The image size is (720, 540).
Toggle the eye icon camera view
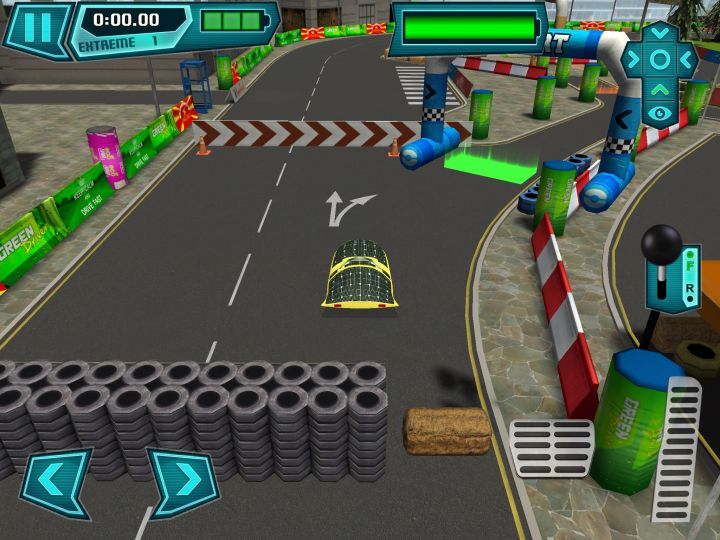660,113
